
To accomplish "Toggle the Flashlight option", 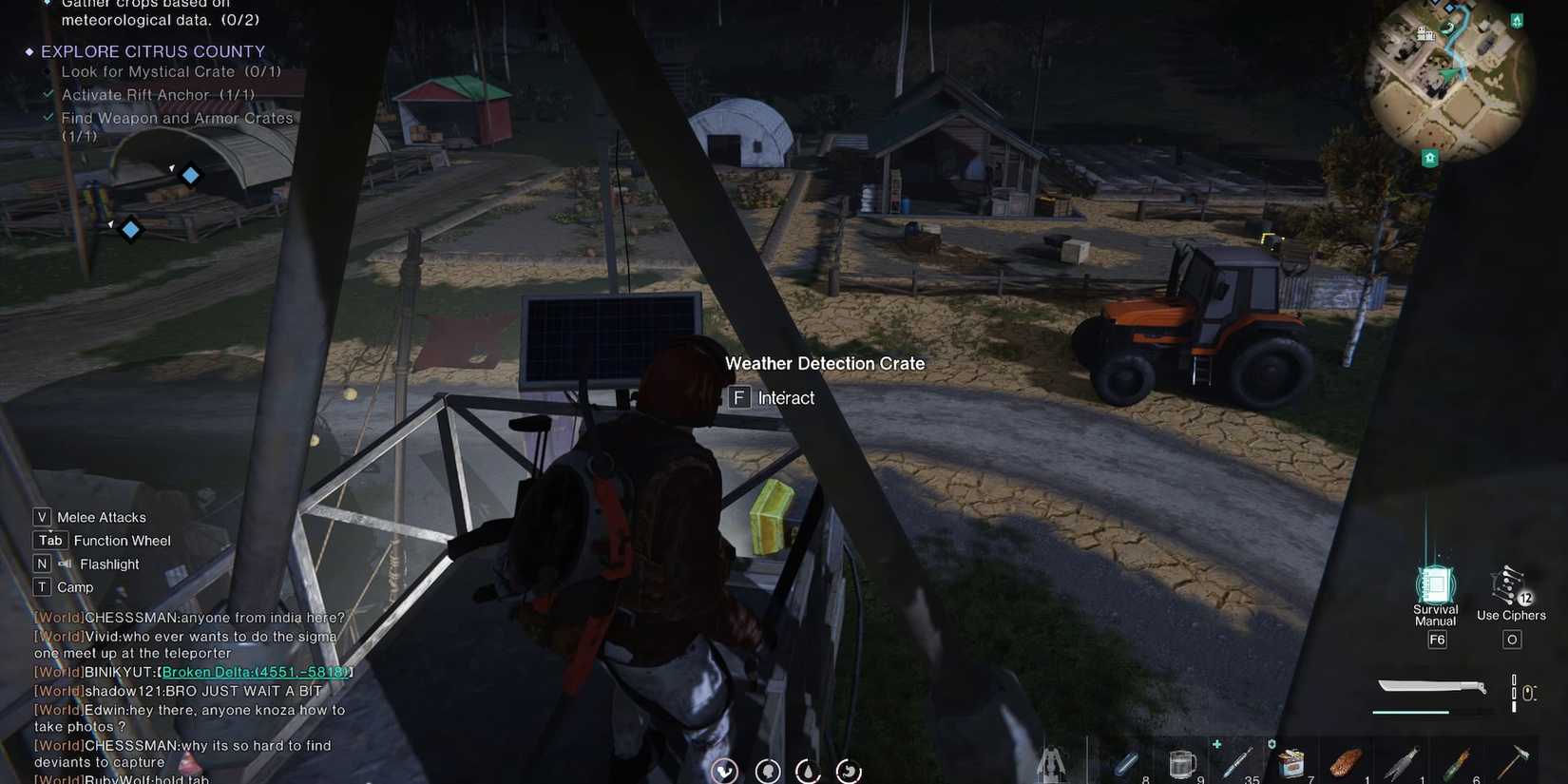I will coord(107,564).
